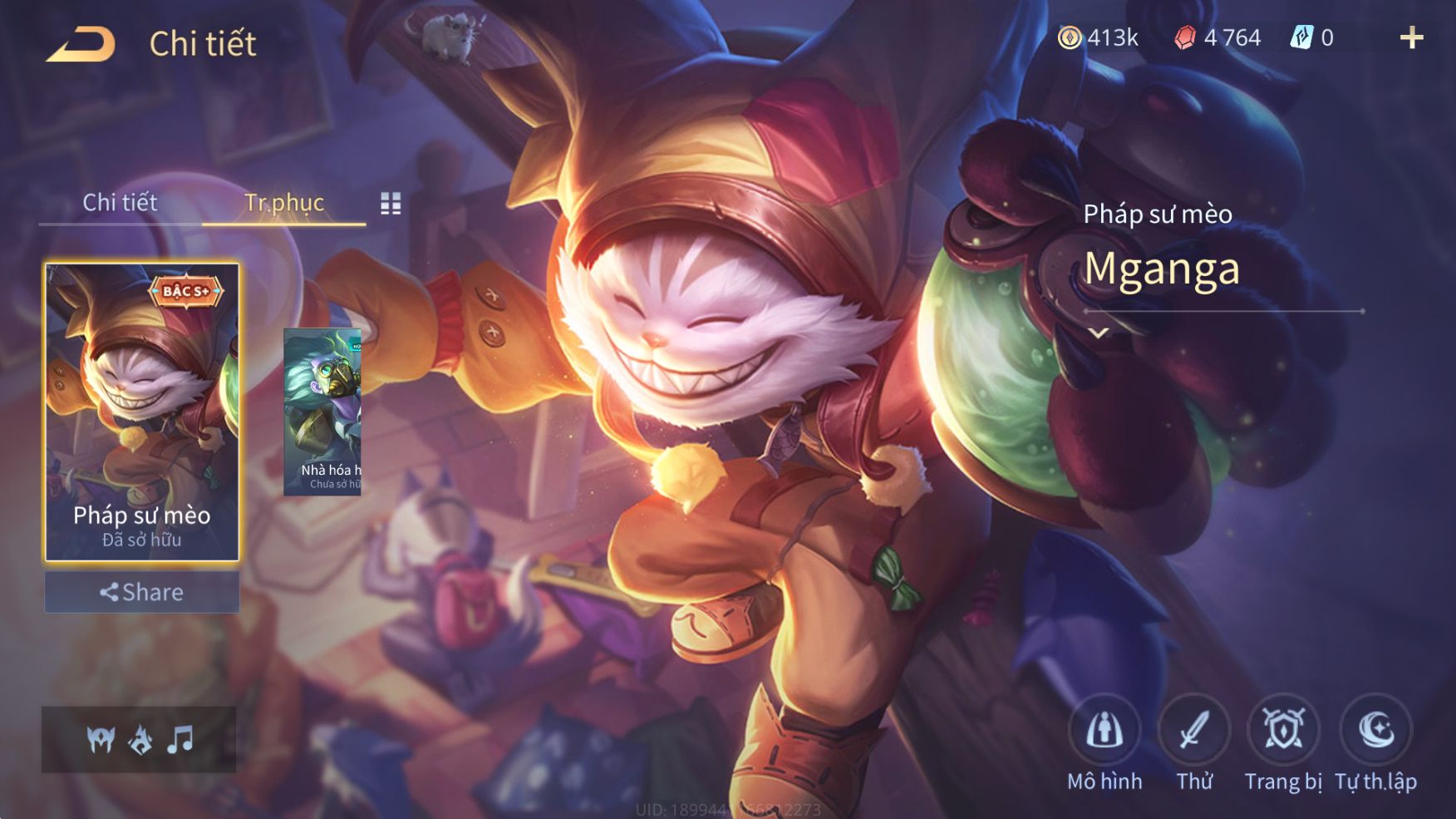Go back using the arrow button
The width and height of the screenshot is (1456, 819).
click(81, 44)
